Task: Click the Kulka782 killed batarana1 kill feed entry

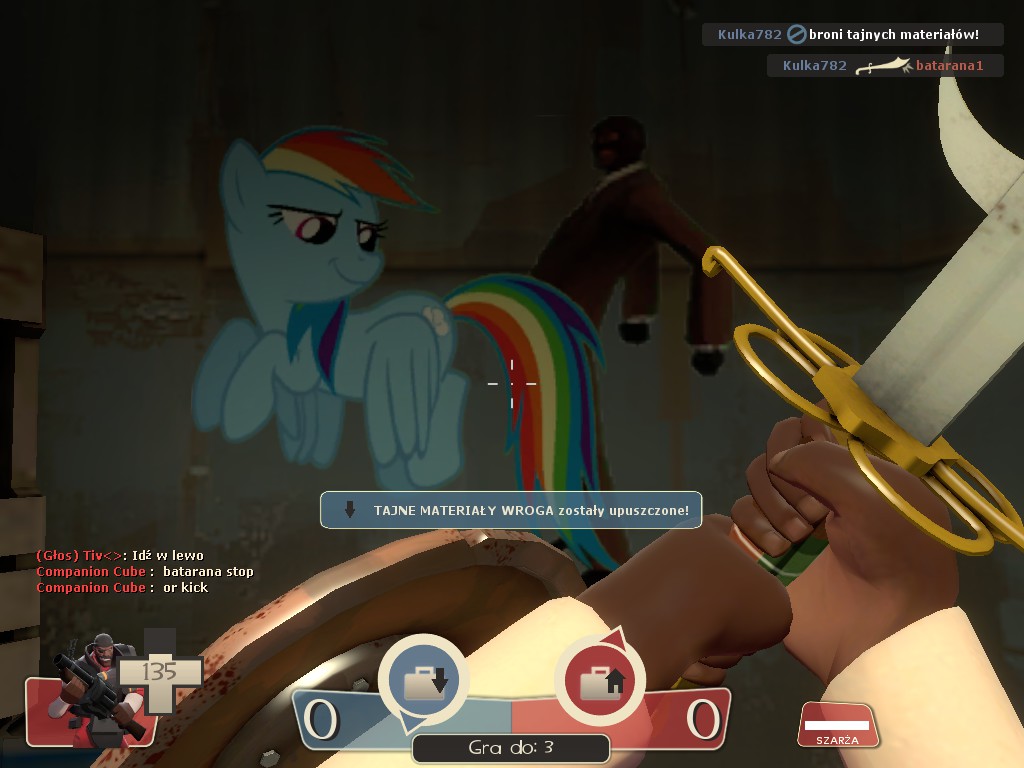Action: 884,66
